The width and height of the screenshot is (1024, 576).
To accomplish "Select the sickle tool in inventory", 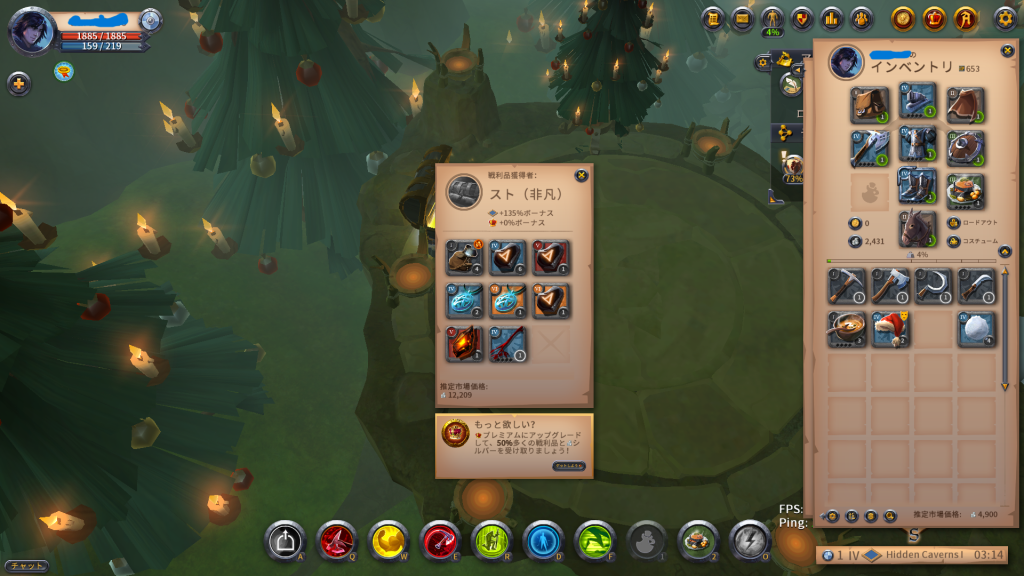I will coord(933,286).
